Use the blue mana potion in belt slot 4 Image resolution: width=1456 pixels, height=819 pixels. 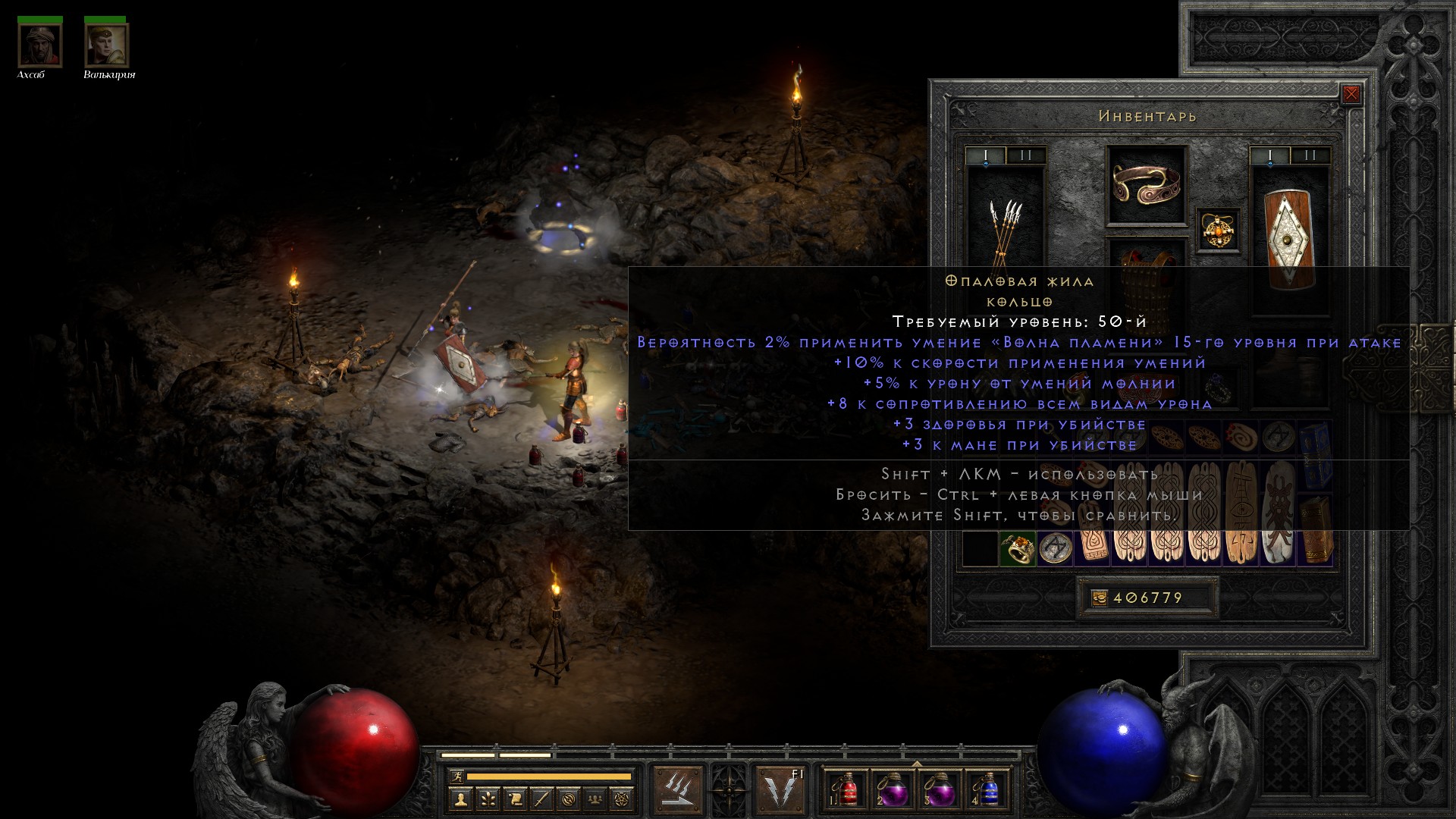point(987,789)
